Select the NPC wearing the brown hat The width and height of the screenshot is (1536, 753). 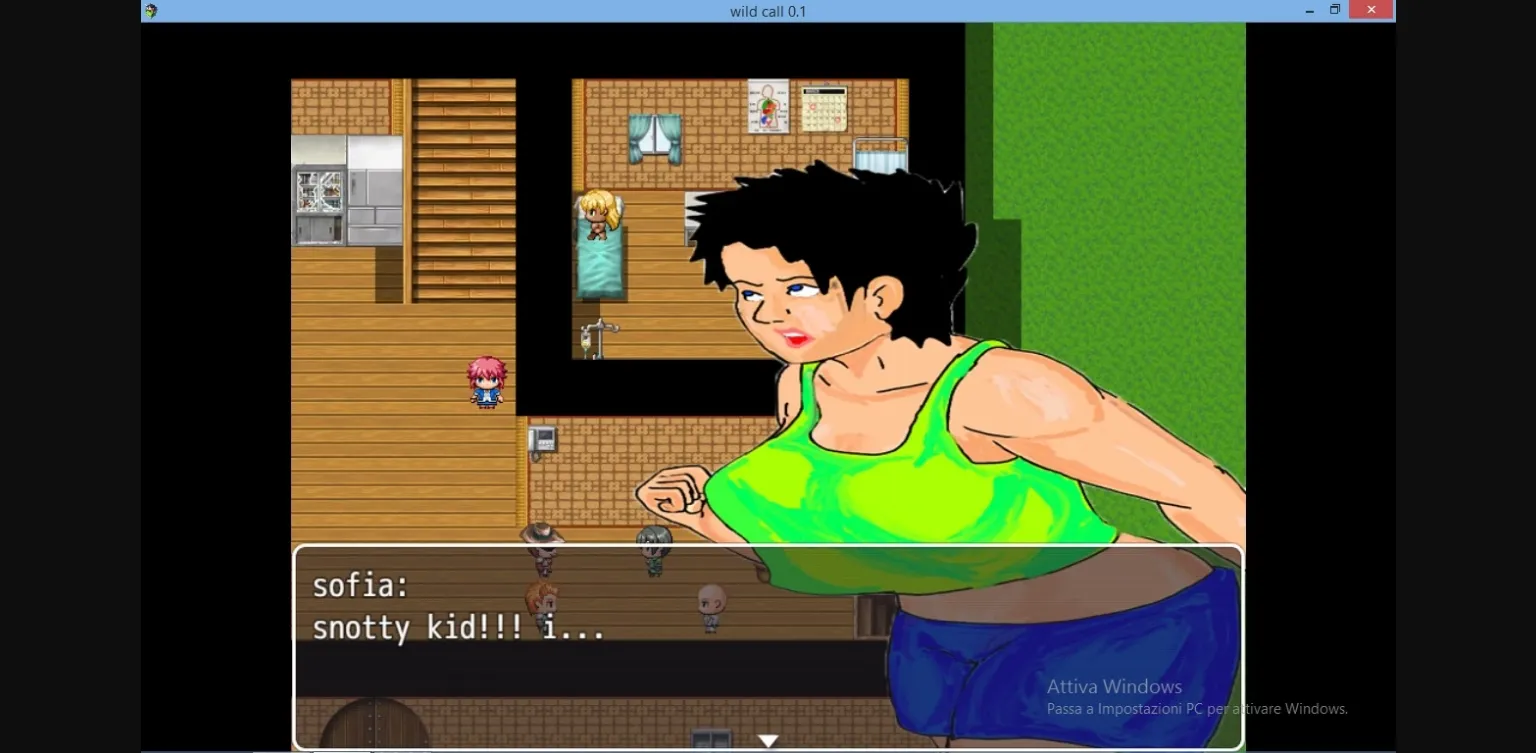541,540
